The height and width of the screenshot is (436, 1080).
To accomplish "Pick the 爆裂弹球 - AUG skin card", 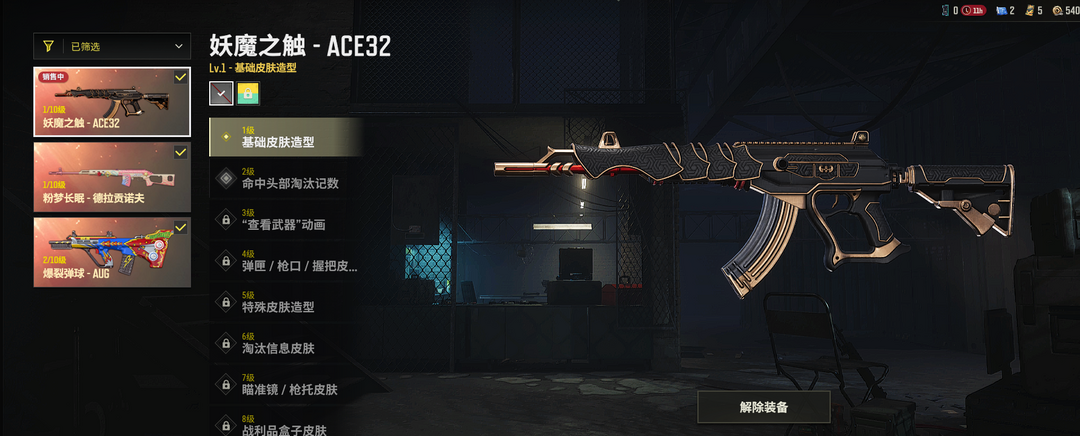I will (112, 252).
